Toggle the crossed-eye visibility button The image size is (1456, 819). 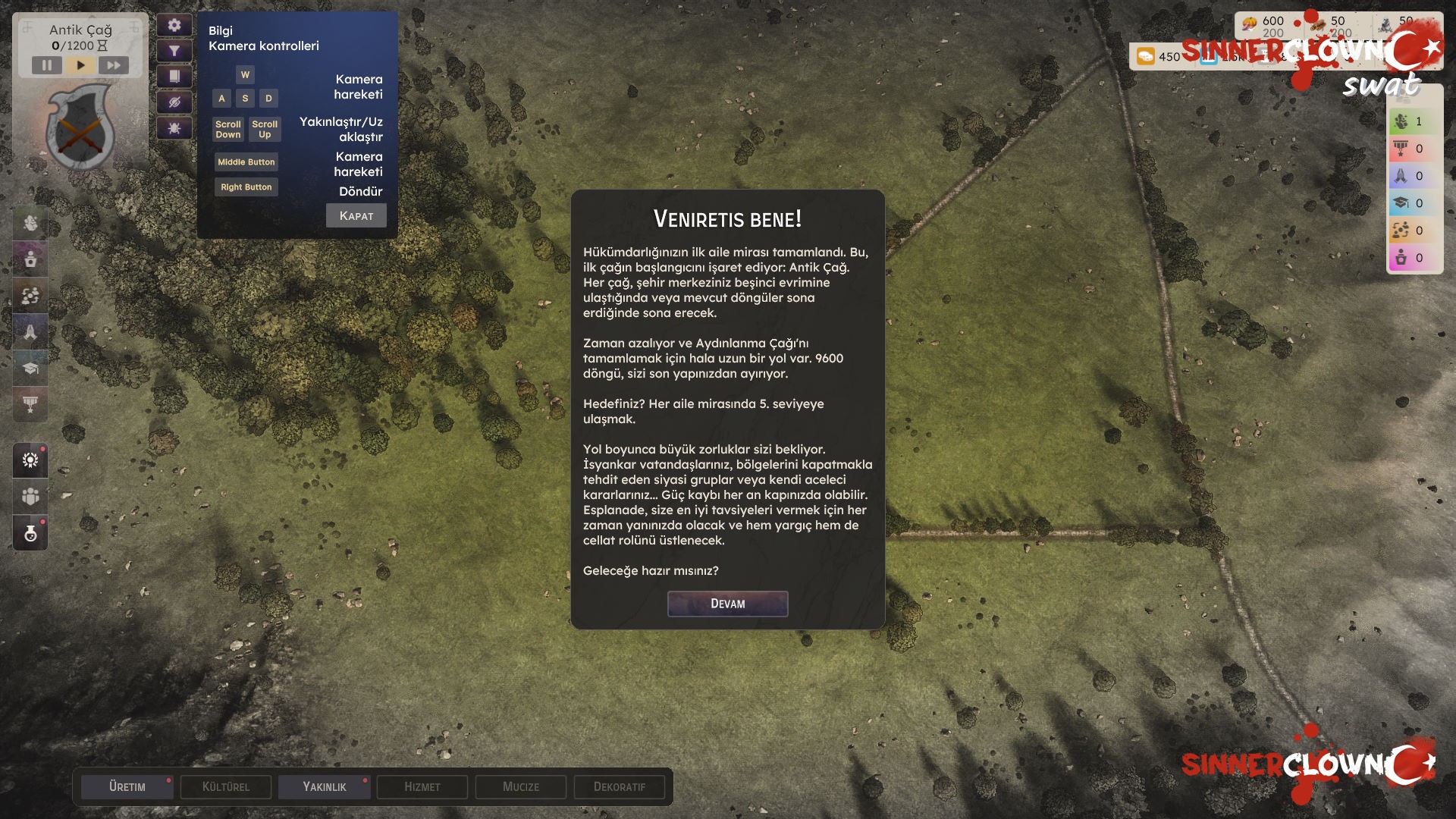[x=174, y=102]
